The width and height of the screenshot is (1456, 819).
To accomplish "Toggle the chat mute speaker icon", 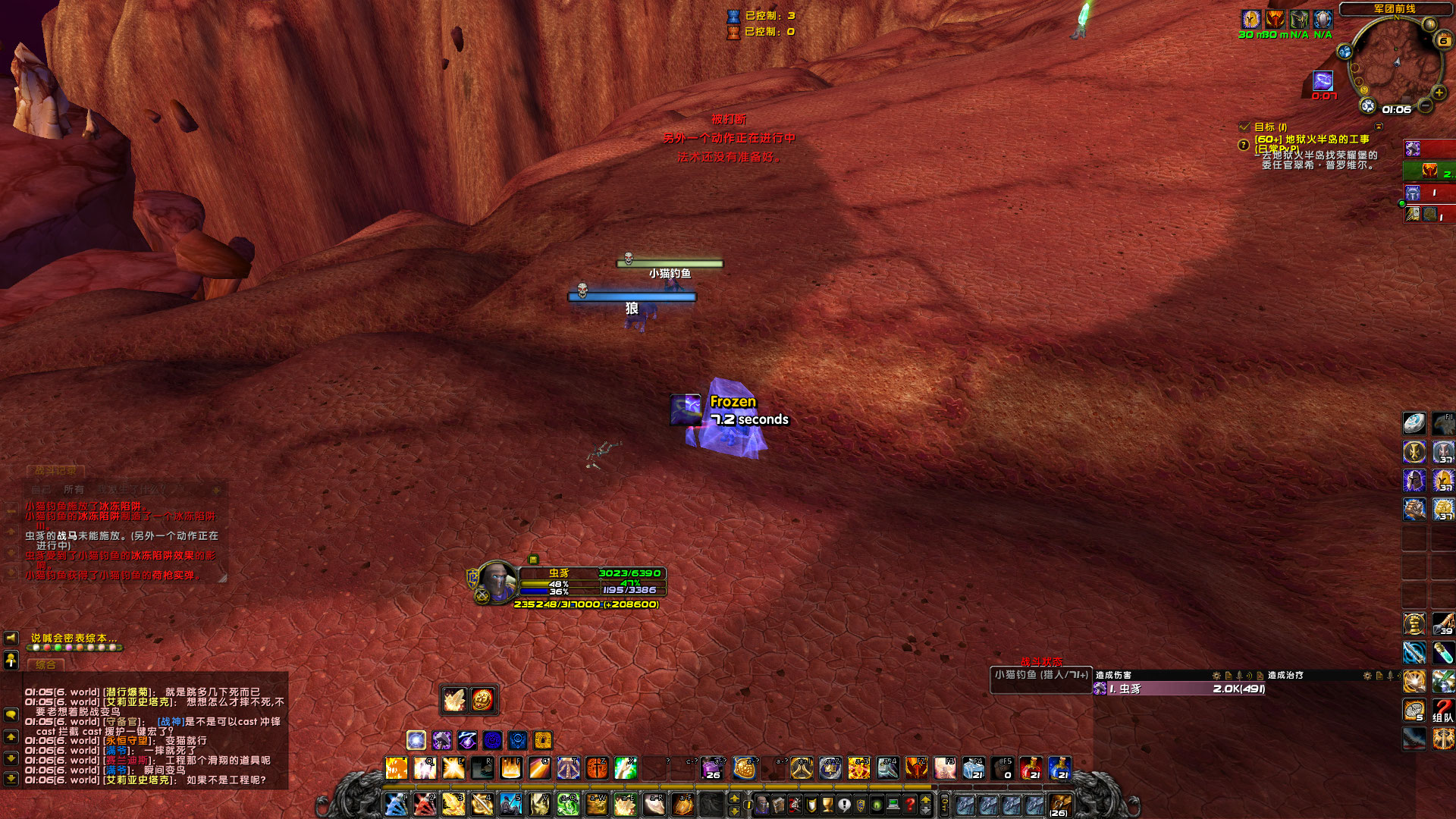I will (x=12, y=640).
